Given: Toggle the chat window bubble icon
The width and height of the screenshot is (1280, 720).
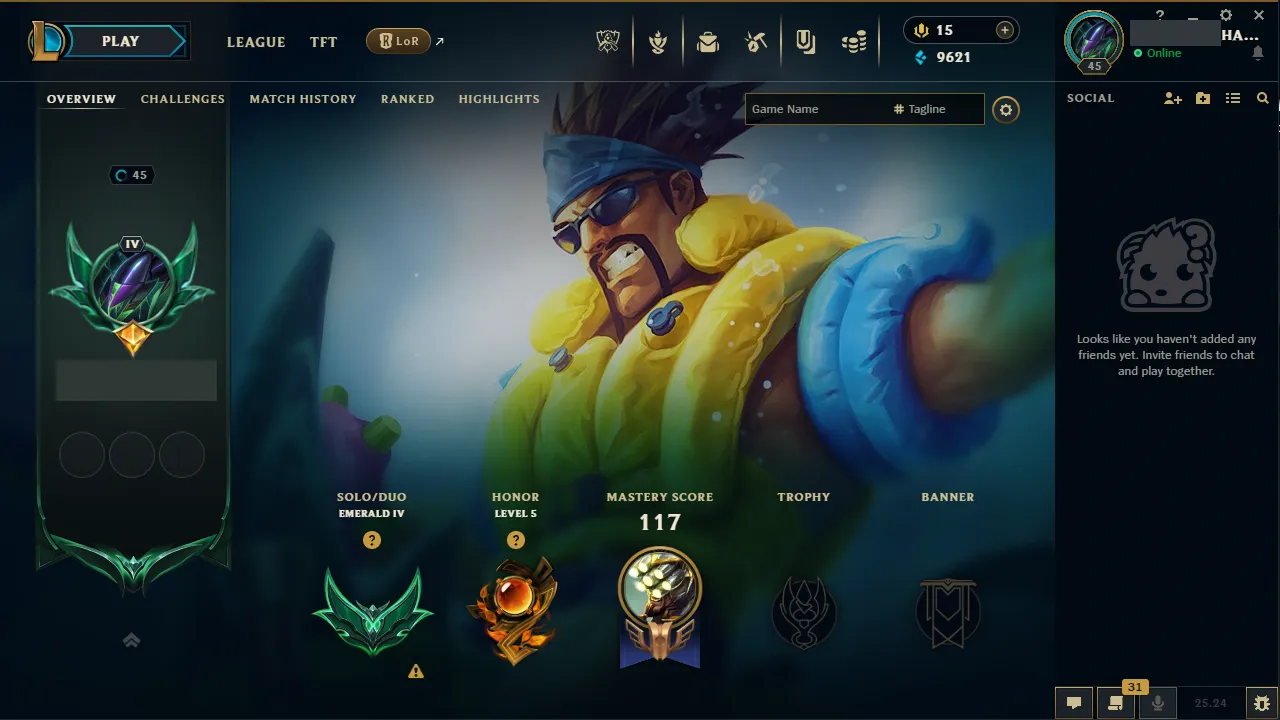Looking at the screenshot, I should point(1073,701).
